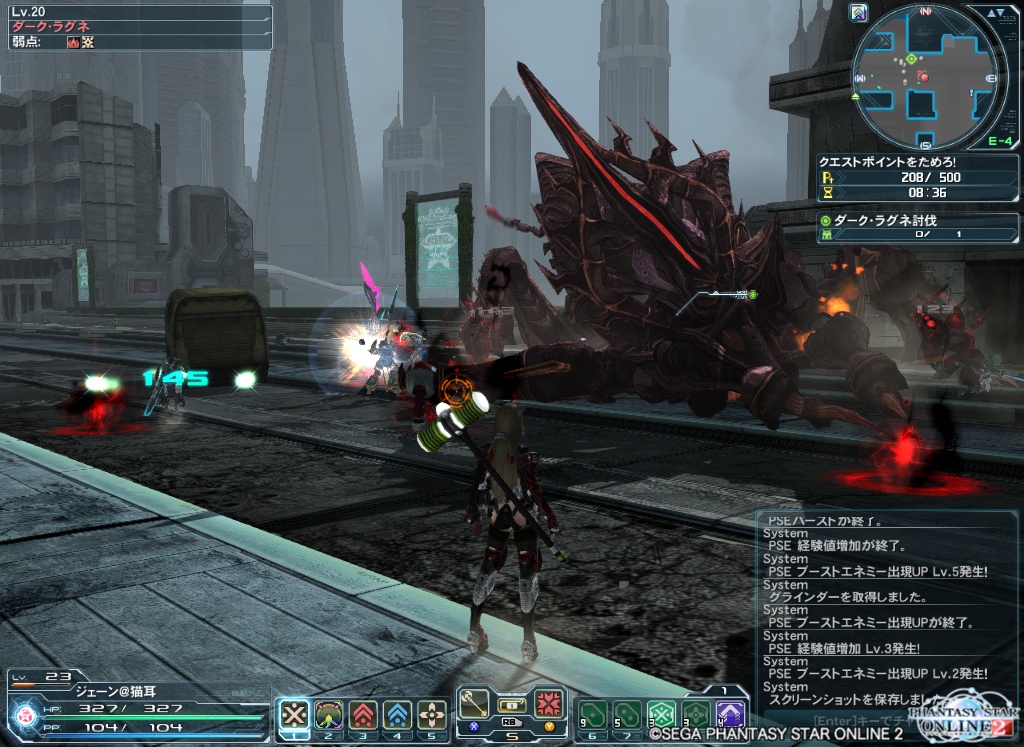Click the boost icon beside the minimap
This screenshot has width=1024, height=747.
(x=859, y=13)
